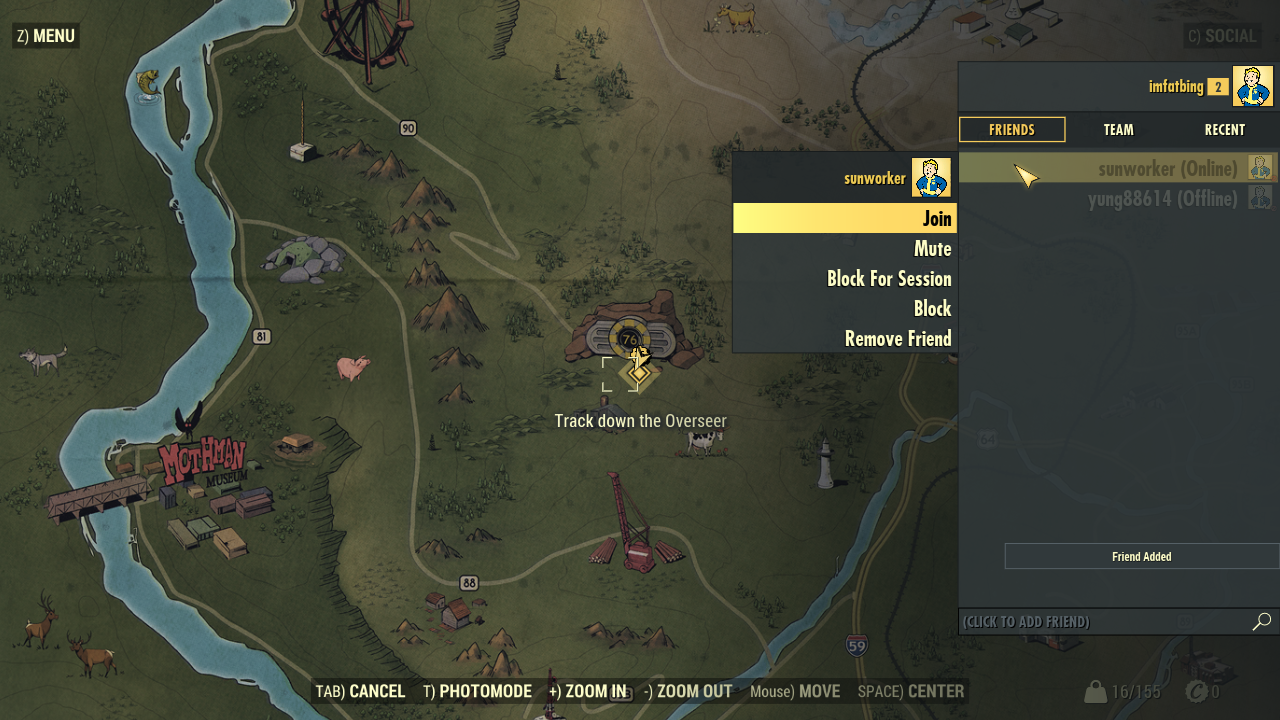Click the Vault 76 map marker
The width and height of the screenshot is (1280, 720).
[629, 340]
